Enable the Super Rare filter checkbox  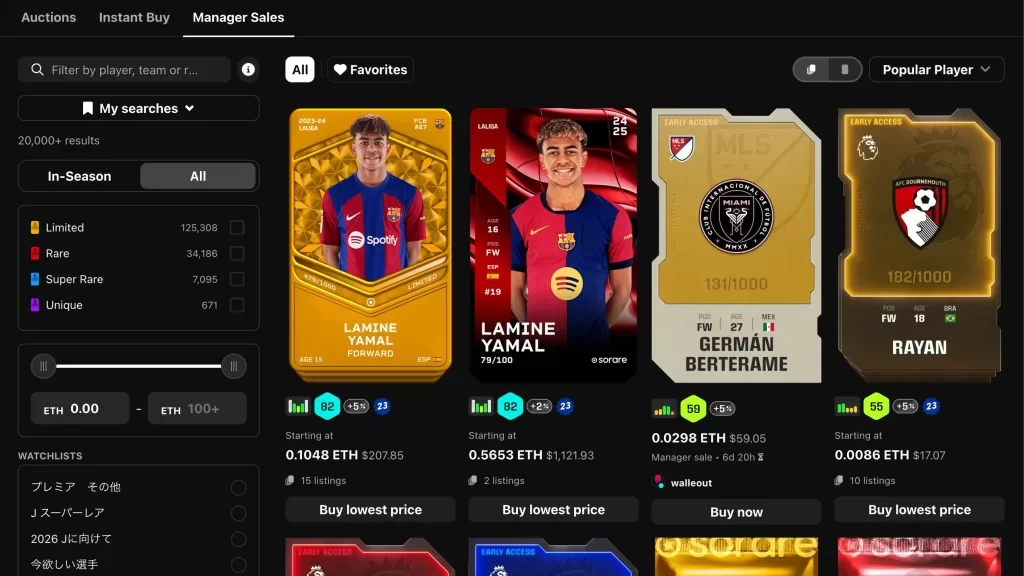[237, 280]
